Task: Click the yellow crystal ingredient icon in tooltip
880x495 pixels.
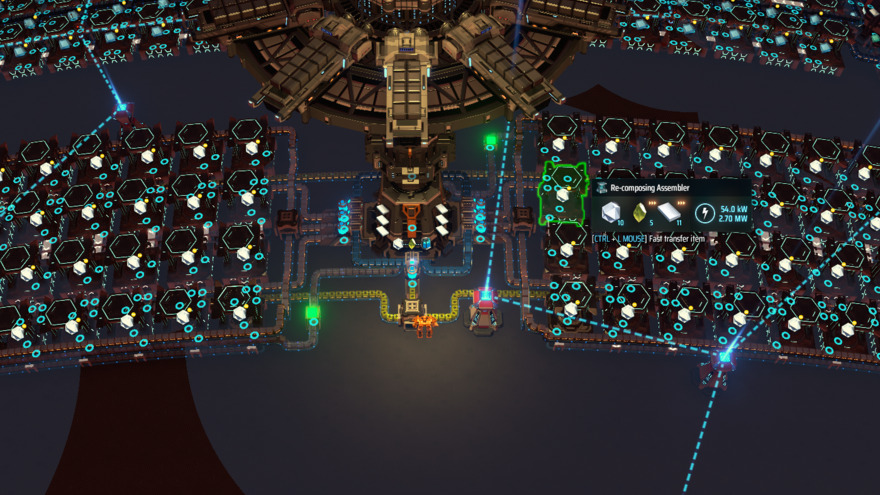Action: (x=639, y=213)
